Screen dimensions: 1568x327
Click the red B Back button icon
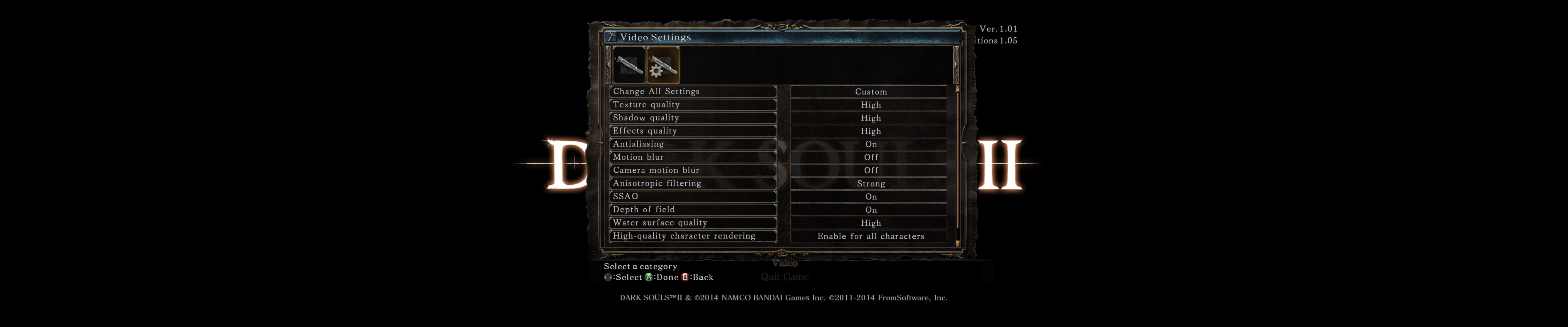tap(685, 278)
